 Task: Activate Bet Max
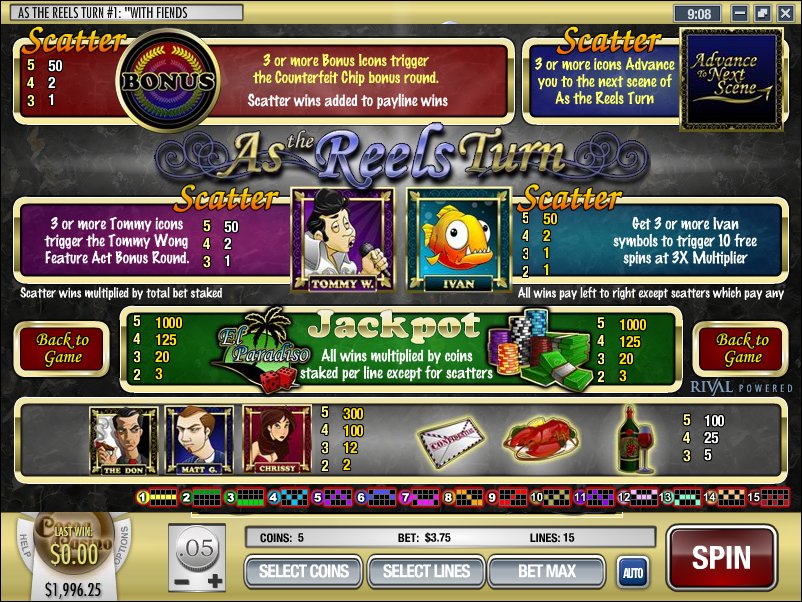(x=546, y=571)
